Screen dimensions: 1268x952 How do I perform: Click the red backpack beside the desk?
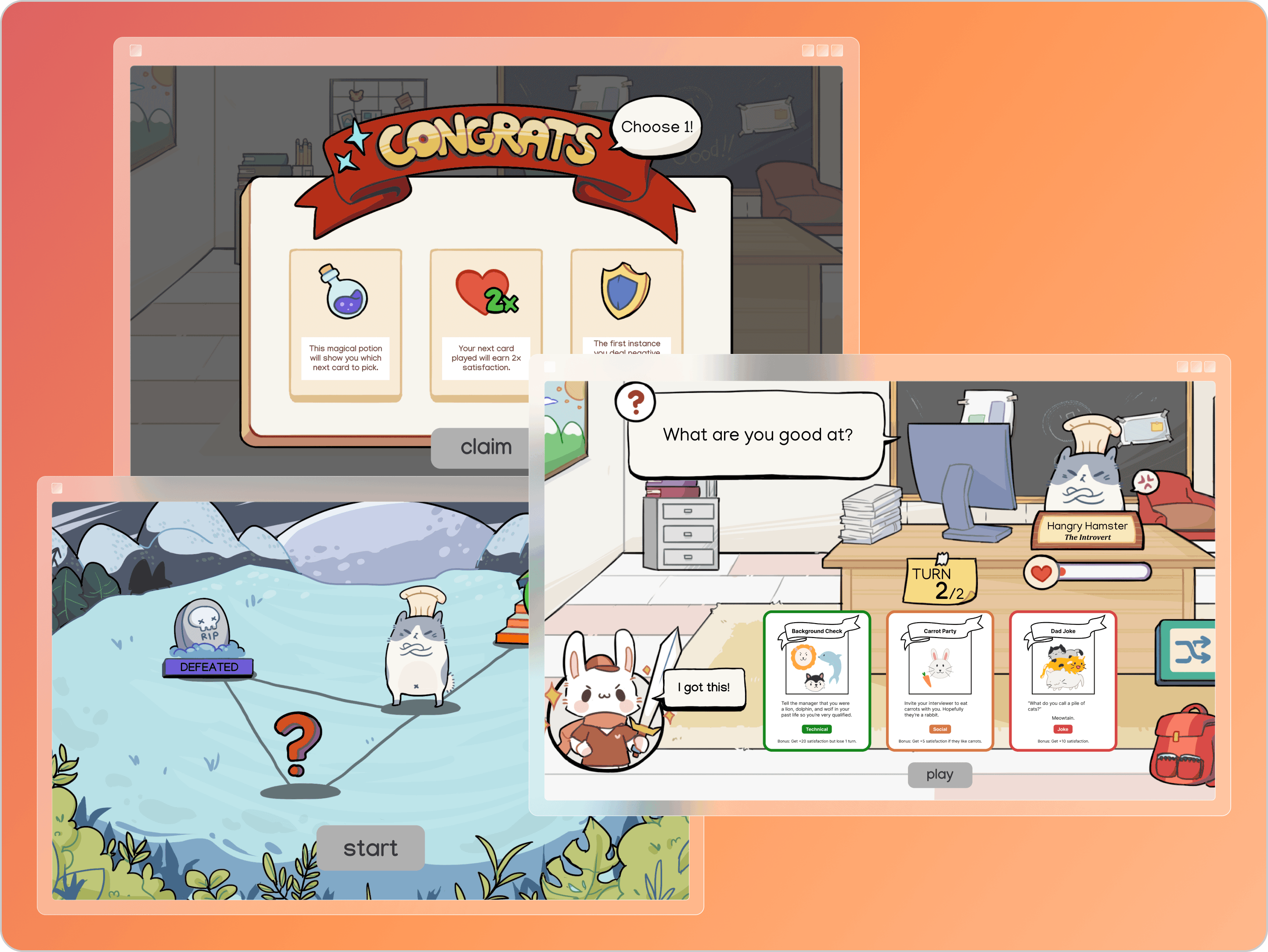(1181, 745)
